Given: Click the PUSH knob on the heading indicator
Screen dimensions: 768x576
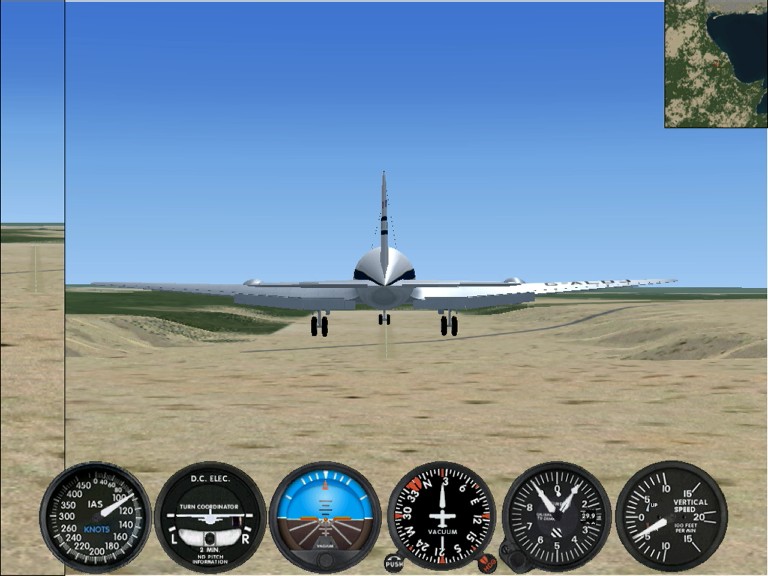Looking at the screenshot, I should click(x=394, y=563).
